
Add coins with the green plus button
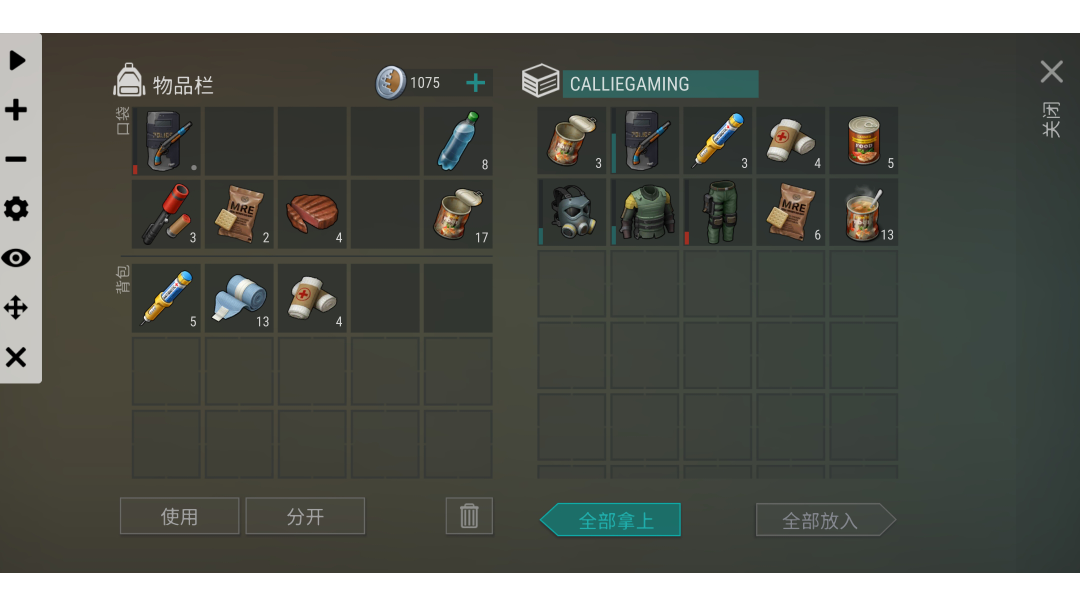(x=476, y=83)
